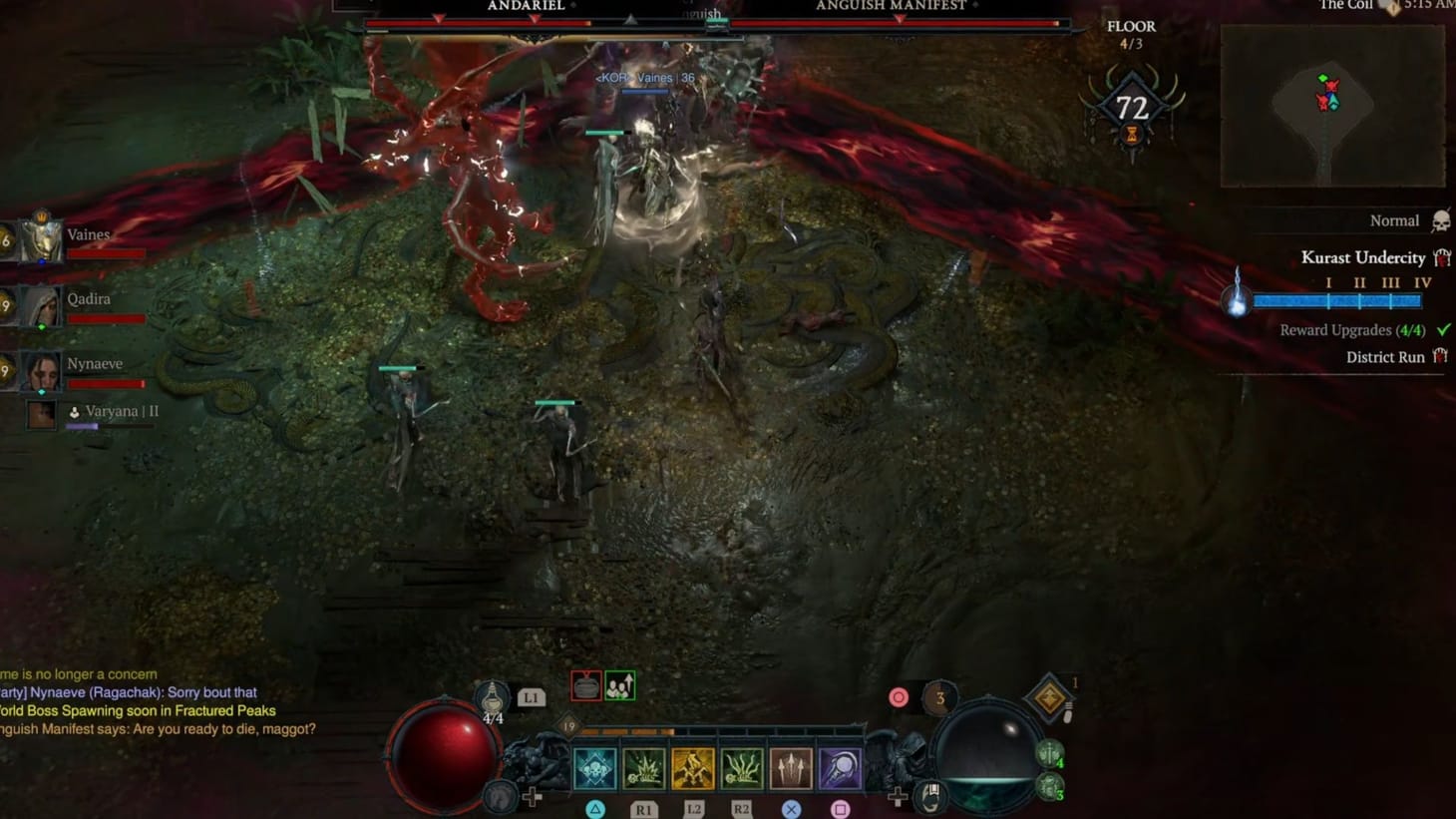The width and height of the screenshot is (1456, 819).
Task: Click tier III marker on the progress bar
Action: (1392, 282)
